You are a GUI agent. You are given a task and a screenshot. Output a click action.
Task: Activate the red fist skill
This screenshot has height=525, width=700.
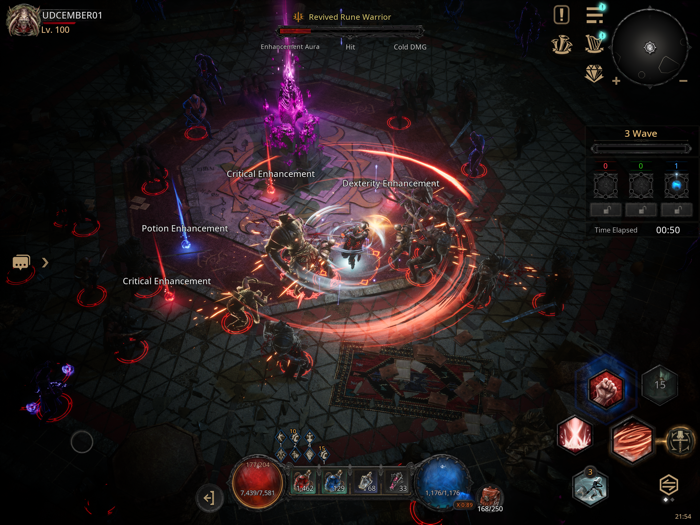[x=605, y=385]
